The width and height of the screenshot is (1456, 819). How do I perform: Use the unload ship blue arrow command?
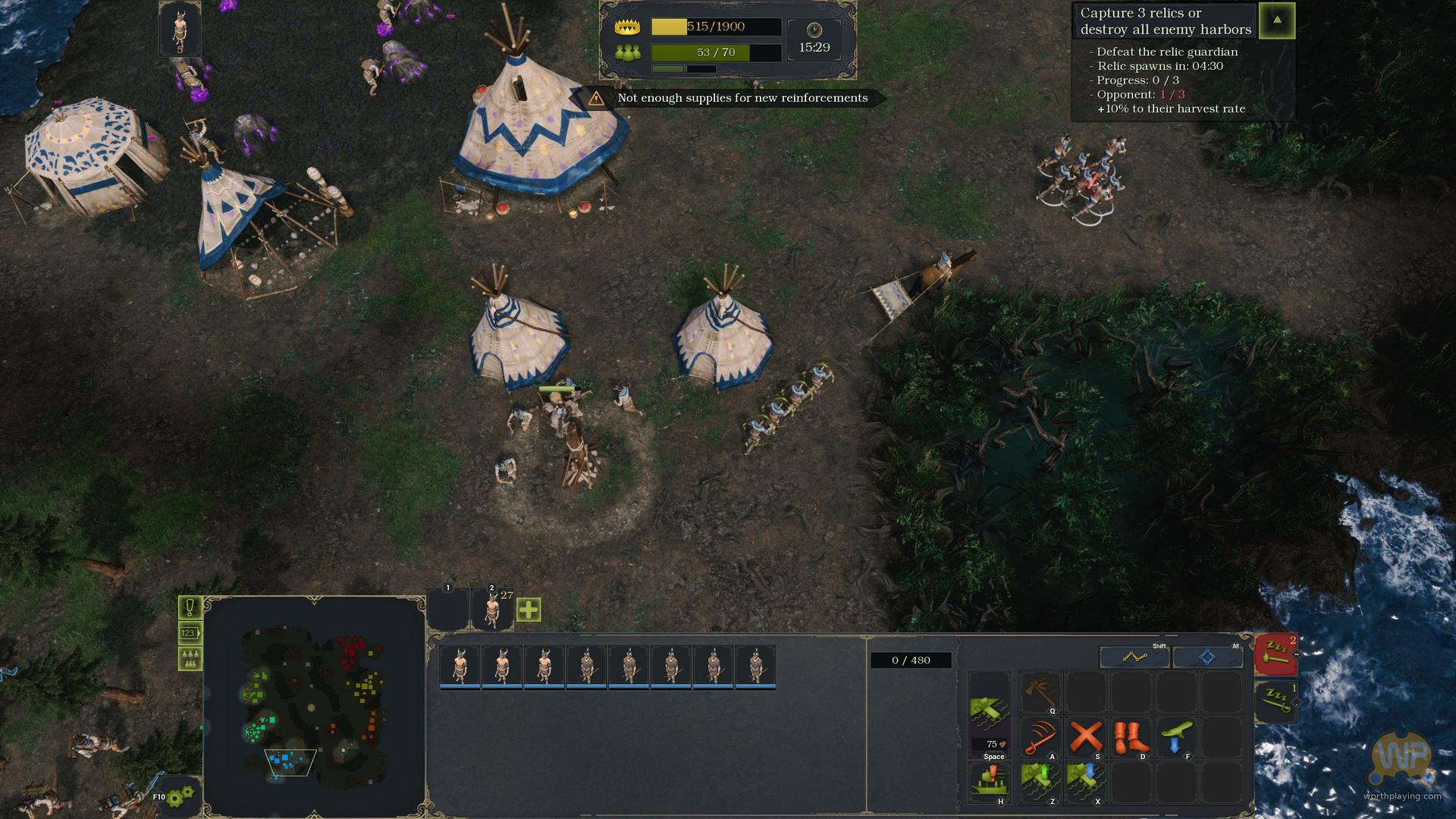1175,737
